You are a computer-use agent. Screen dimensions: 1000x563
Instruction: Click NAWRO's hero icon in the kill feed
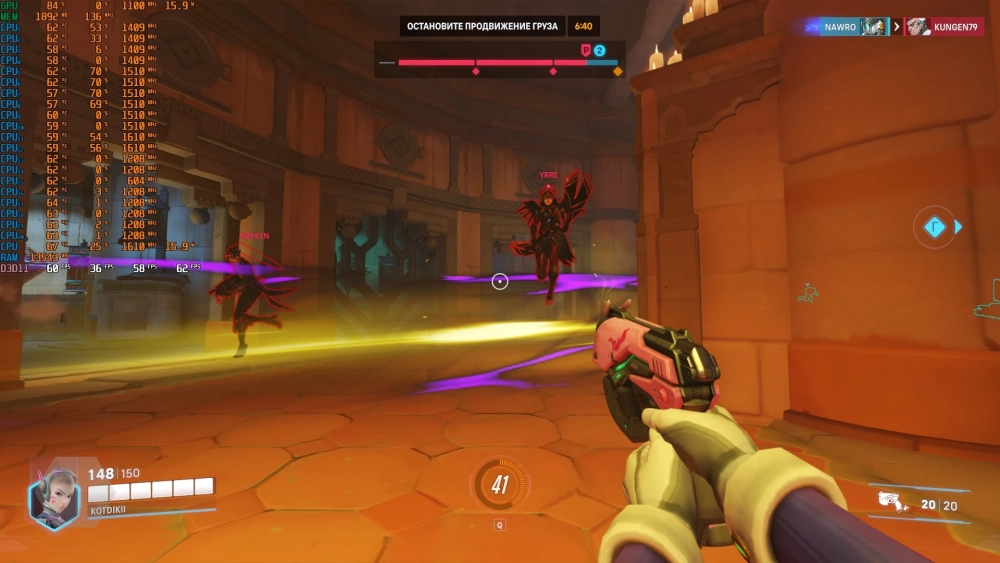coord(874,27)
